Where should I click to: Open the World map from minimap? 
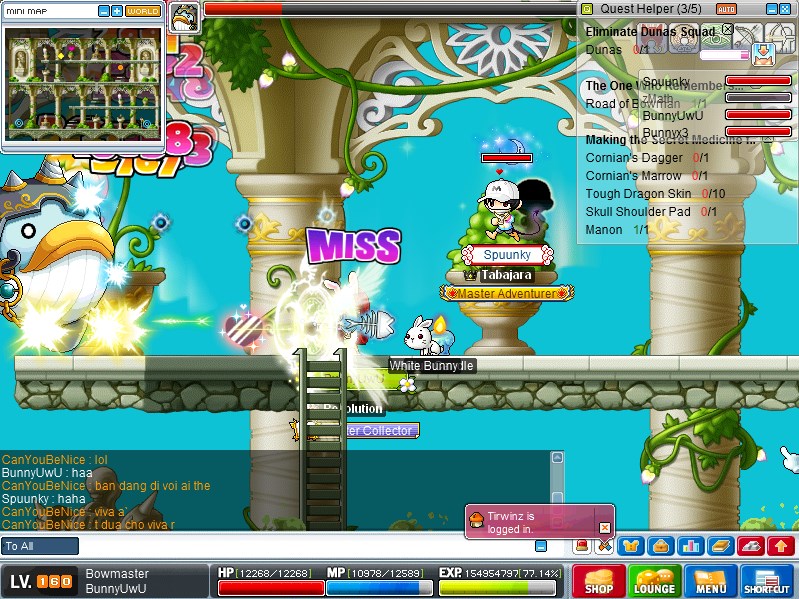143,11
